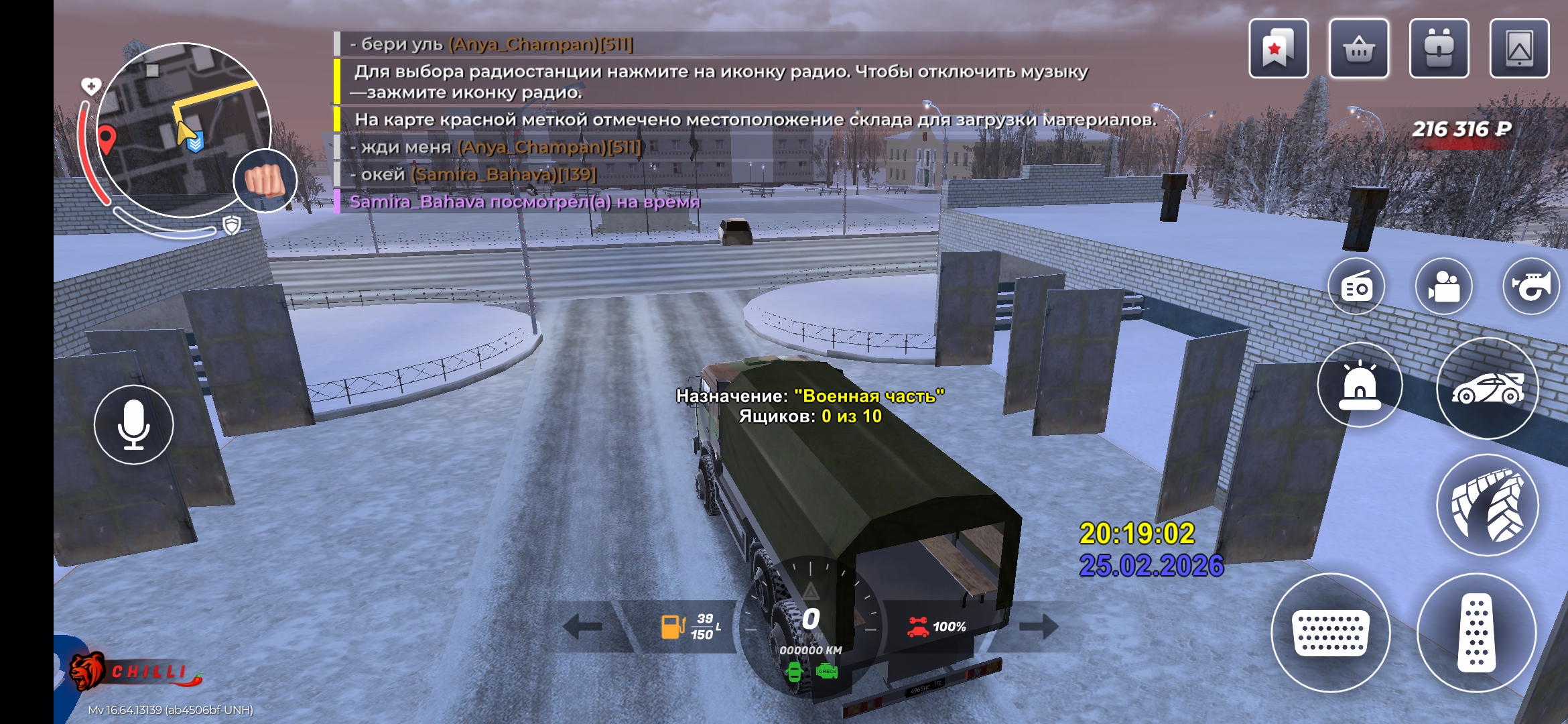This screenshot has width=1568, height=724.
Task: Turn on the right turn signal arrow
Action: [x=1038, y=627]
